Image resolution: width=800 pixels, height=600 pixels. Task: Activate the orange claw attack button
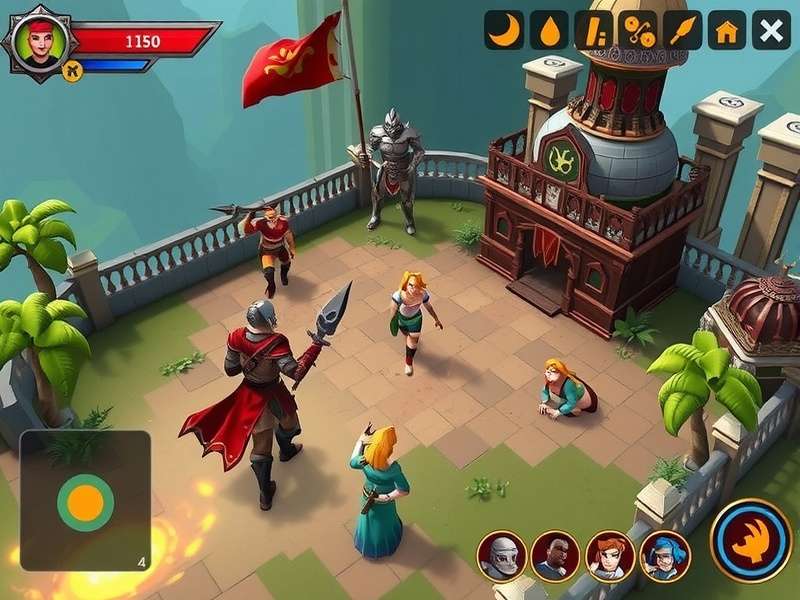click(x=751, y=540)
